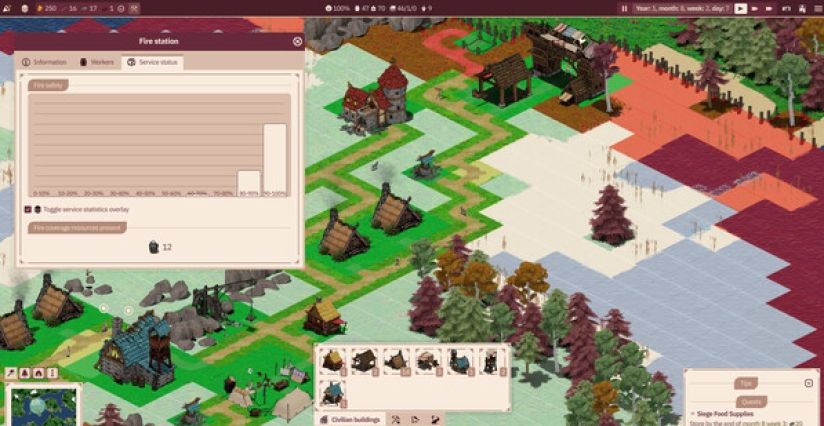The height and width of the screenshot is (426, 824).
Task: Click the world minimap
Action: point(42,406)
